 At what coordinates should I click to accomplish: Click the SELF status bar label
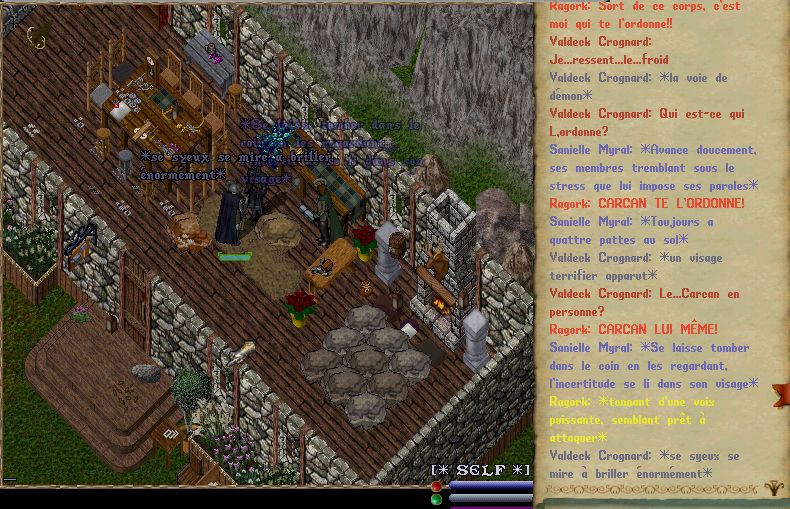pos(481,470)
